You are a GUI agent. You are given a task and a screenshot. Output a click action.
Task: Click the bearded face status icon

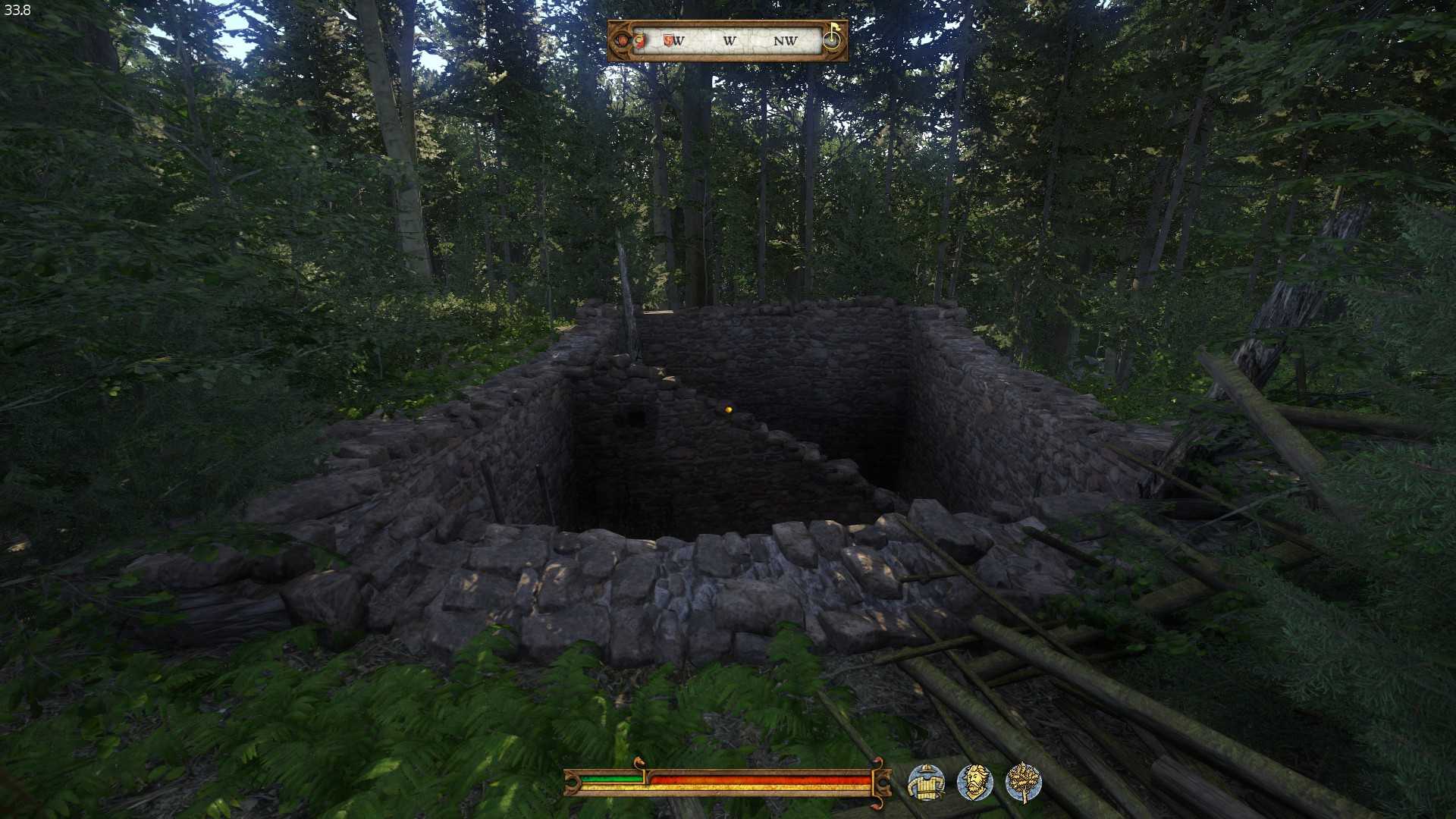(974, 783)
